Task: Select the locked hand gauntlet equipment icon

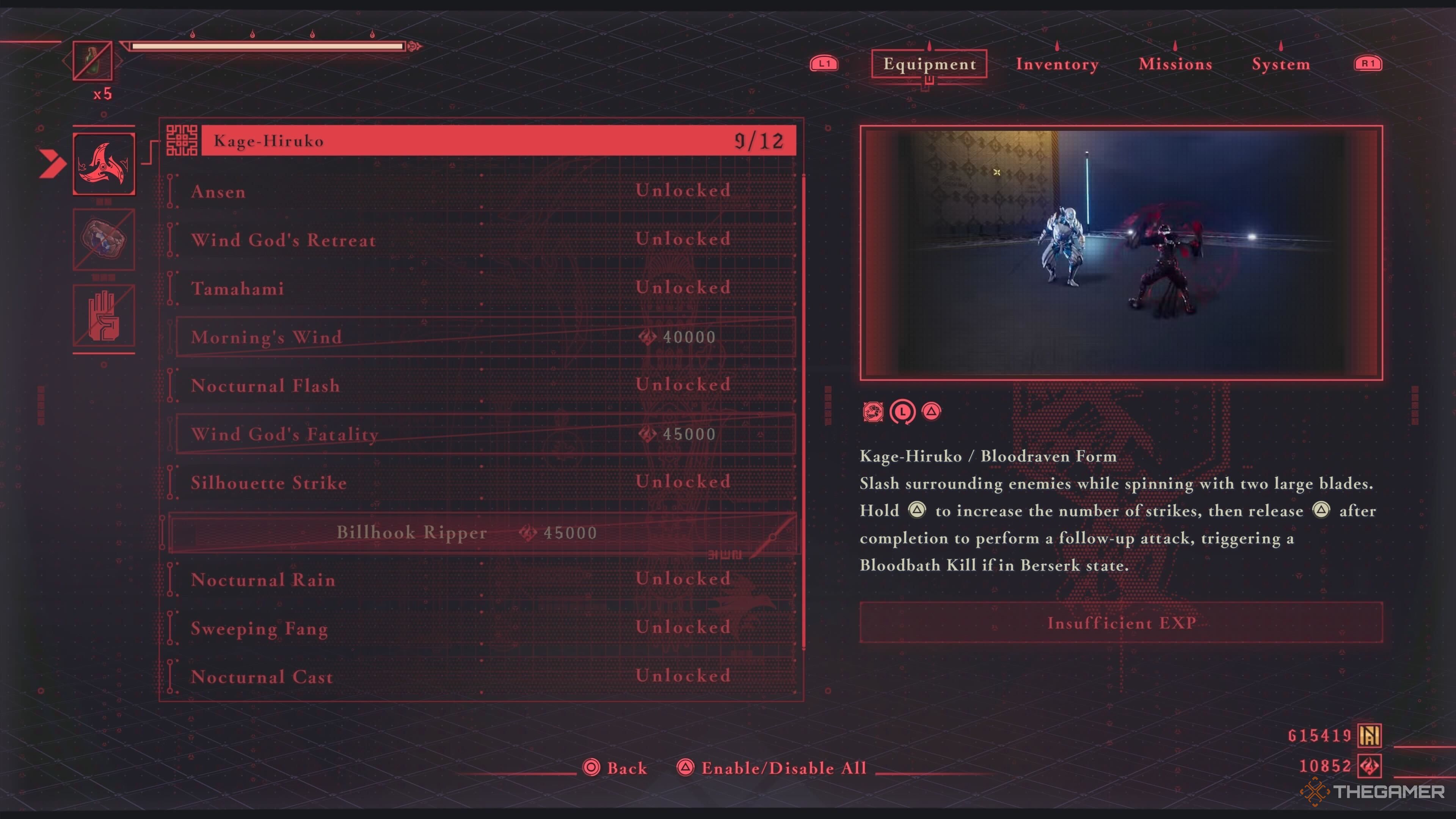Action: click(x=104, y=316)
